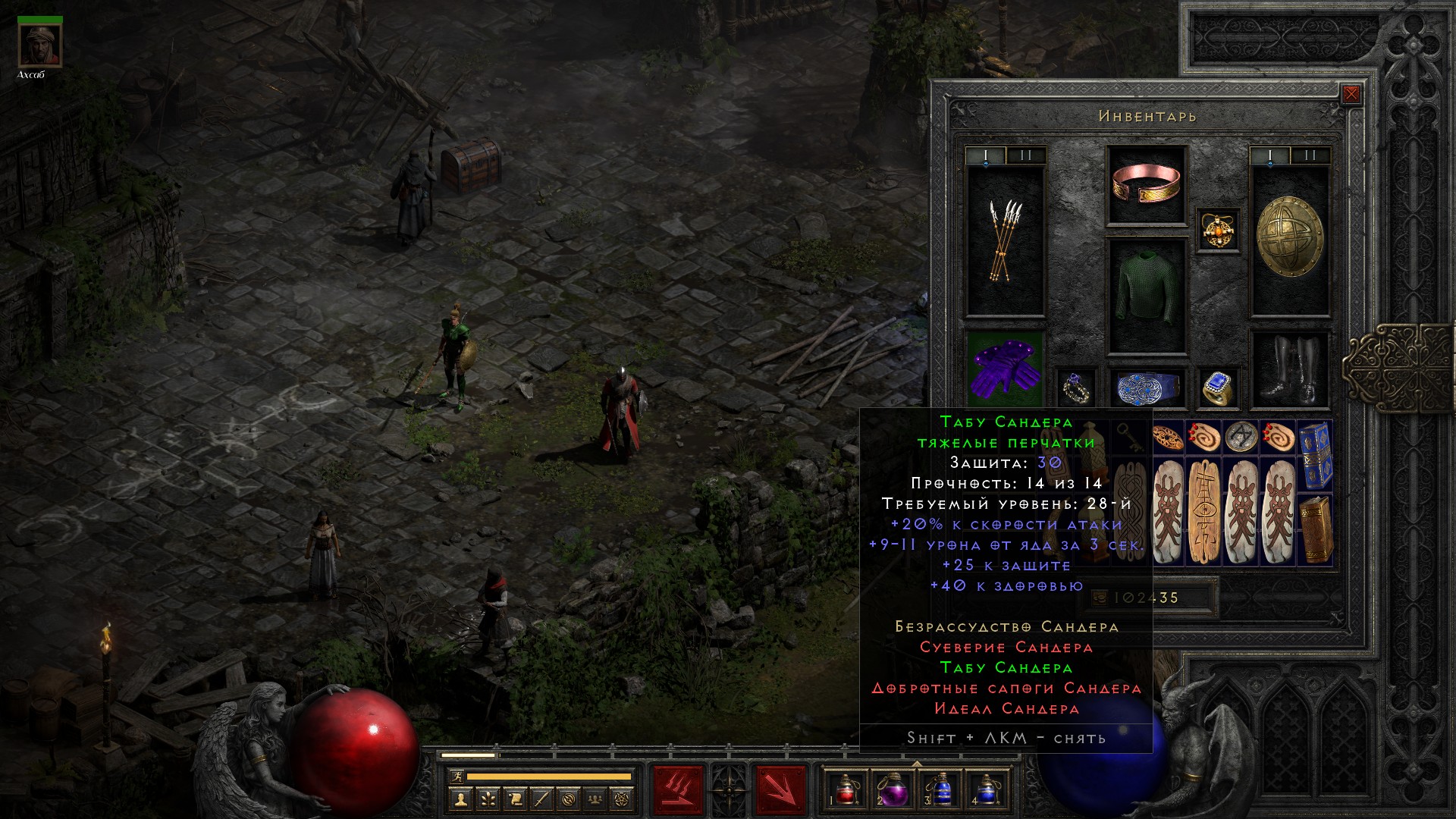Viewport: 1456px width, 819px height.
Task: Select the equipped javelins weapon slot
Action: tap(1005, 241)
